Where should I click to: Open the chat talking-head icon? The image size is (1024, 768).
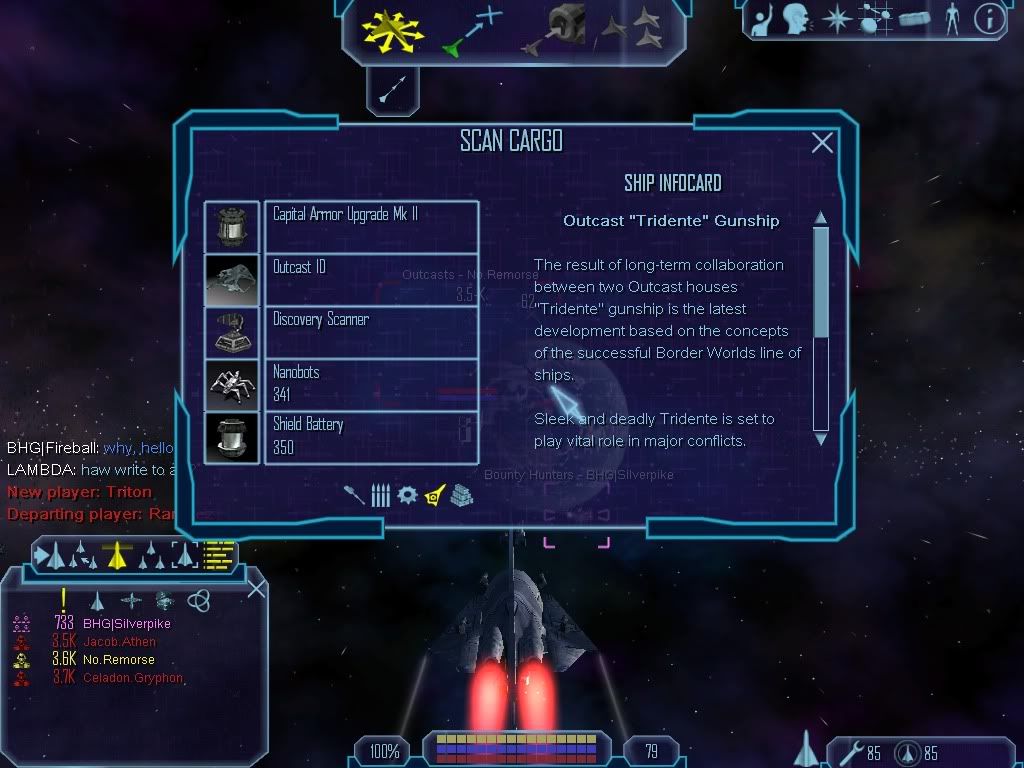click(x=796, y=19)
